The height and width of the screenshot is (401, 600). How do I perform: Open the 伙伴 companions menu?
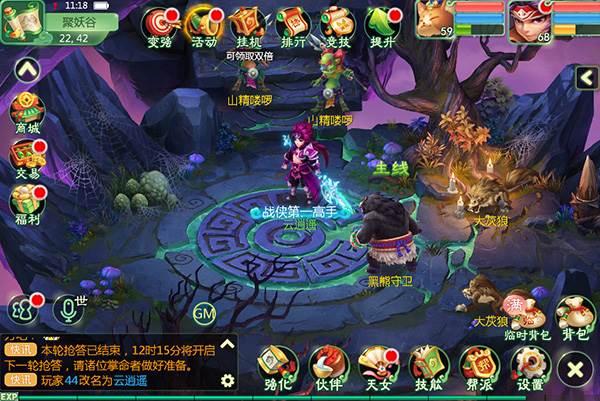(x=327, y=367)
